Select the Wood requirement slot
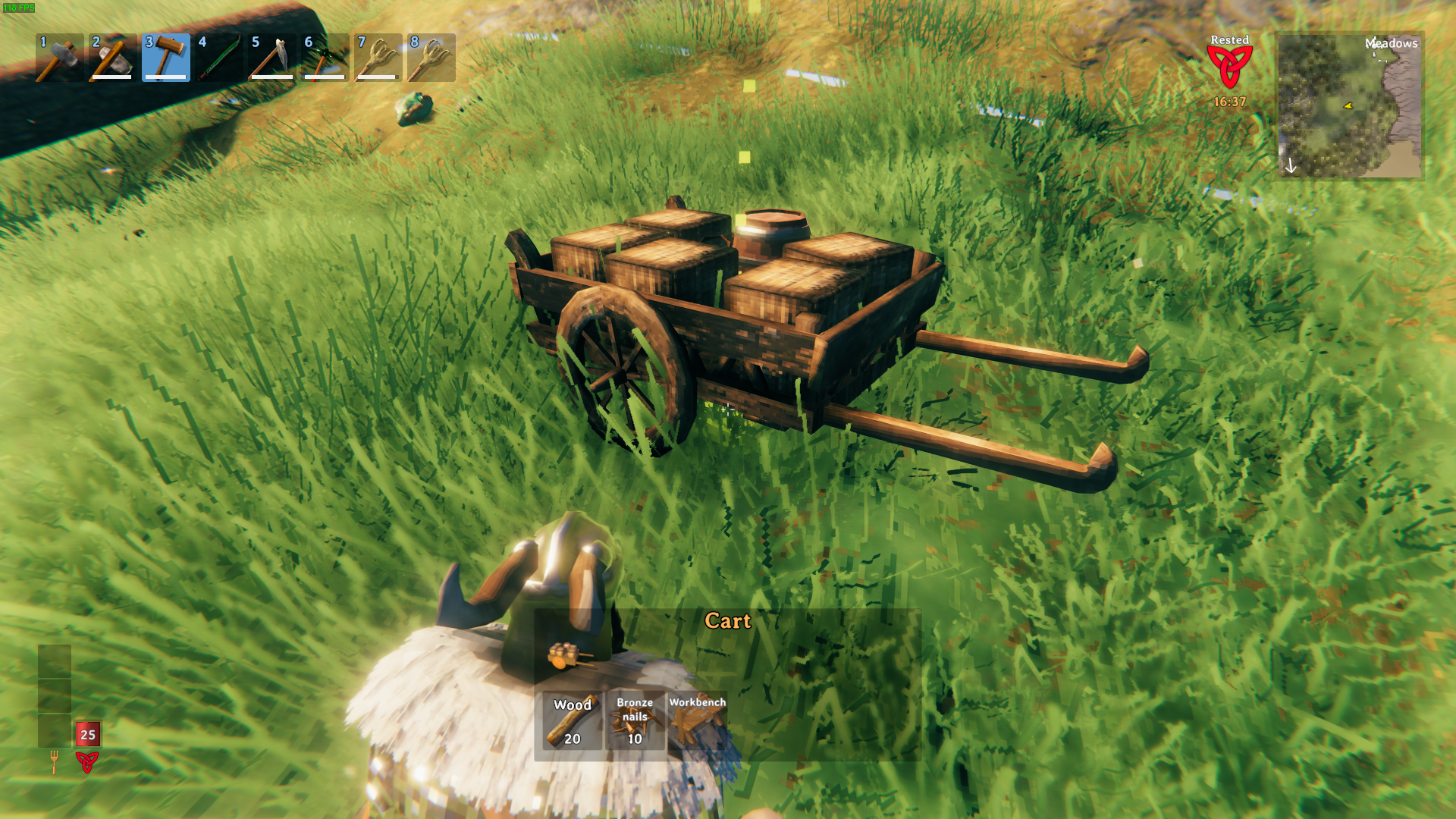This screenshot has height=819, width=1456. pyautogui.click(x=573, y=721)
